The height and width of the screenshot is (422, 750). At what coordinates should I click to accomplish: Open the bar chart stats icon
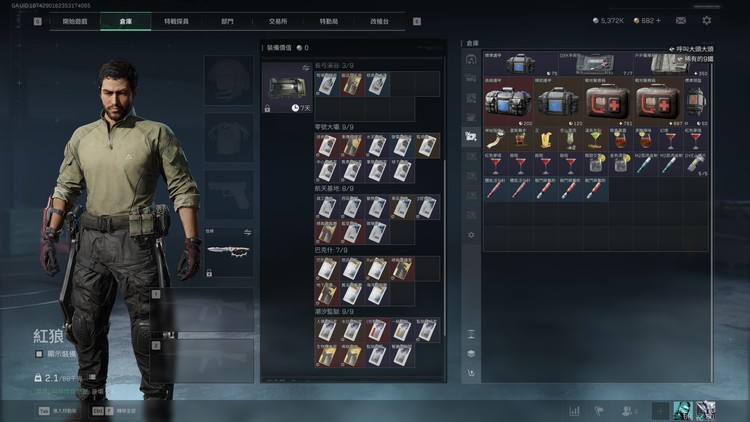(x=575, y=410)
